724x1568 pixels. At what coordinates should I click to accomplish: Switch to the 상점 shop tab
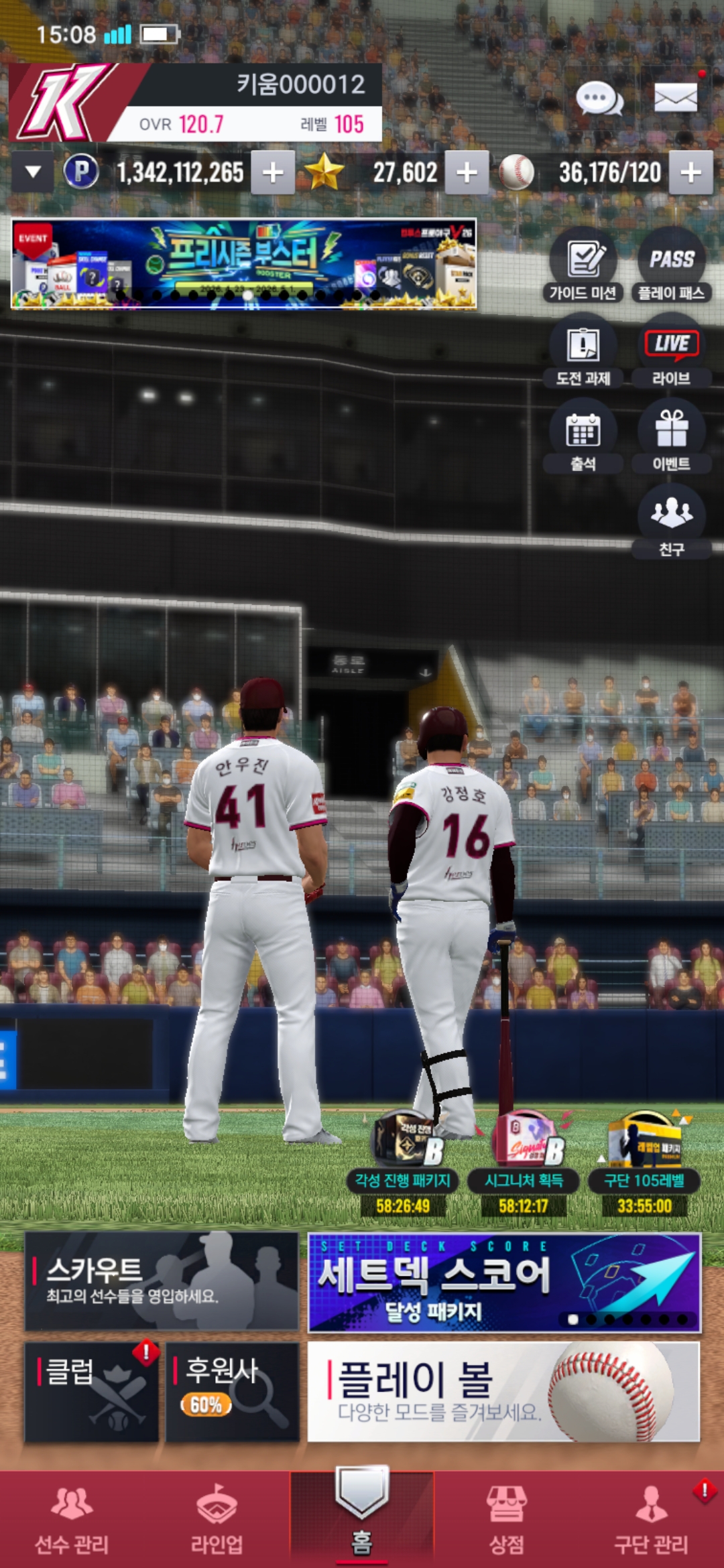click(506, 1519)
